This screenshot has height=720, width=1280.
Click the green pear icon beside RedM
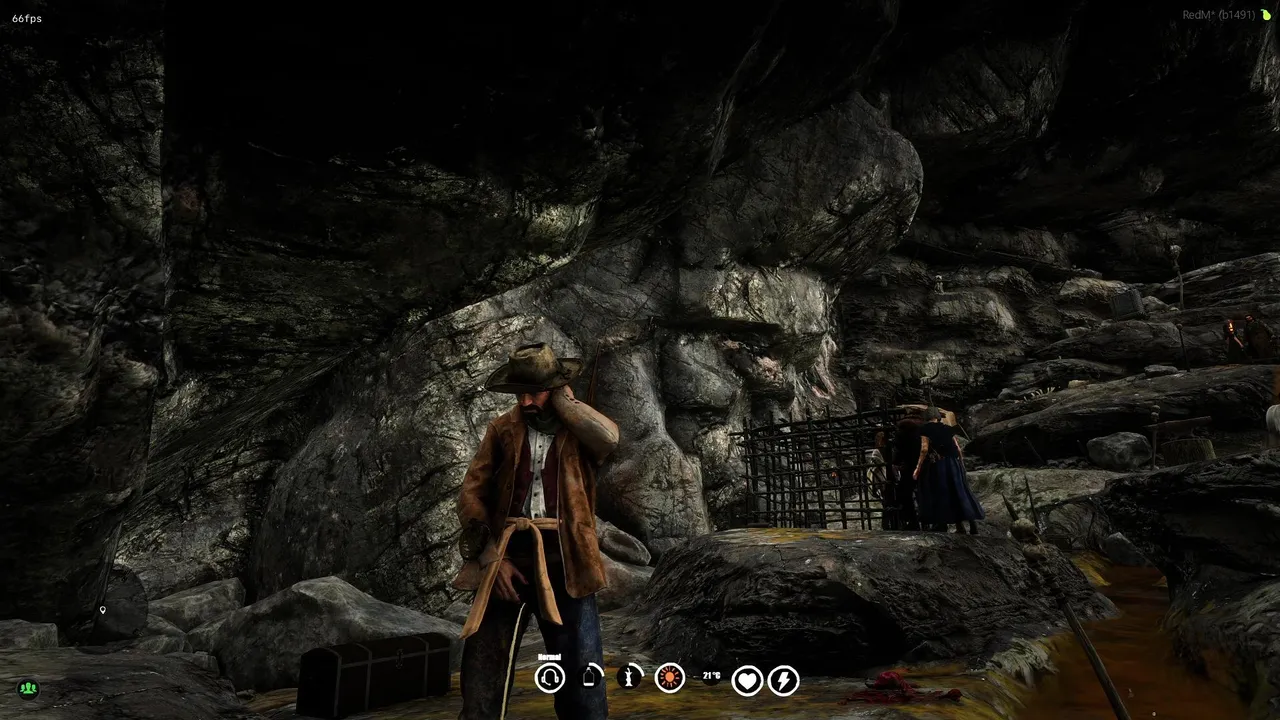1265,15
